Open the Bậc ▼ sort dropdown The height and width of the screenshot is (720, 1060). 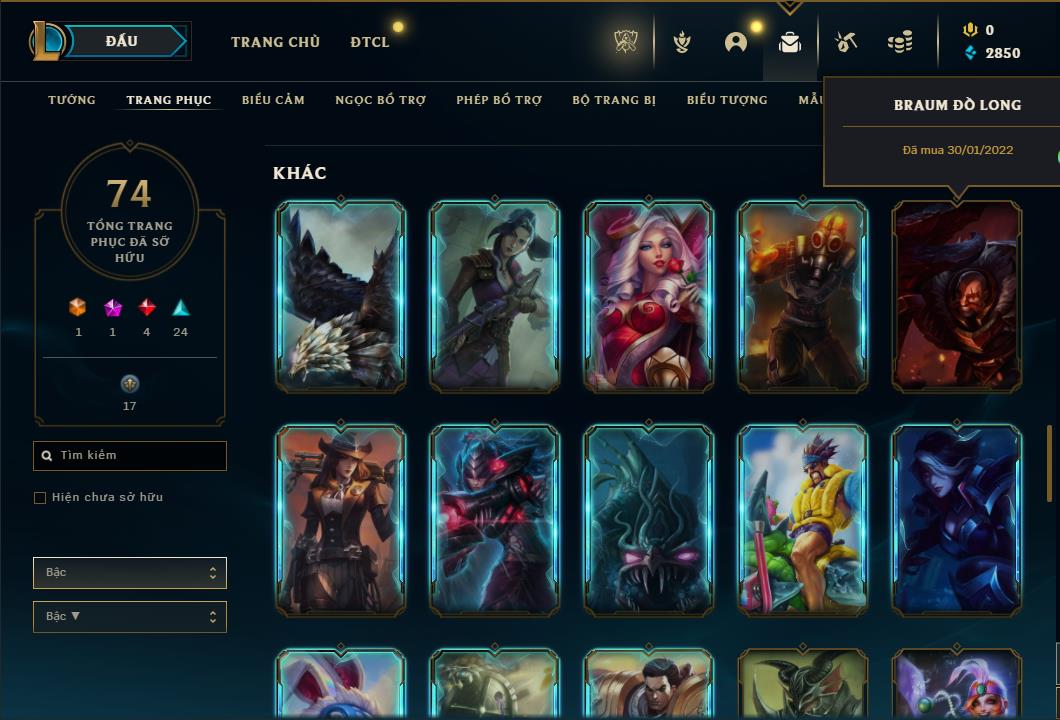point(130,617)
